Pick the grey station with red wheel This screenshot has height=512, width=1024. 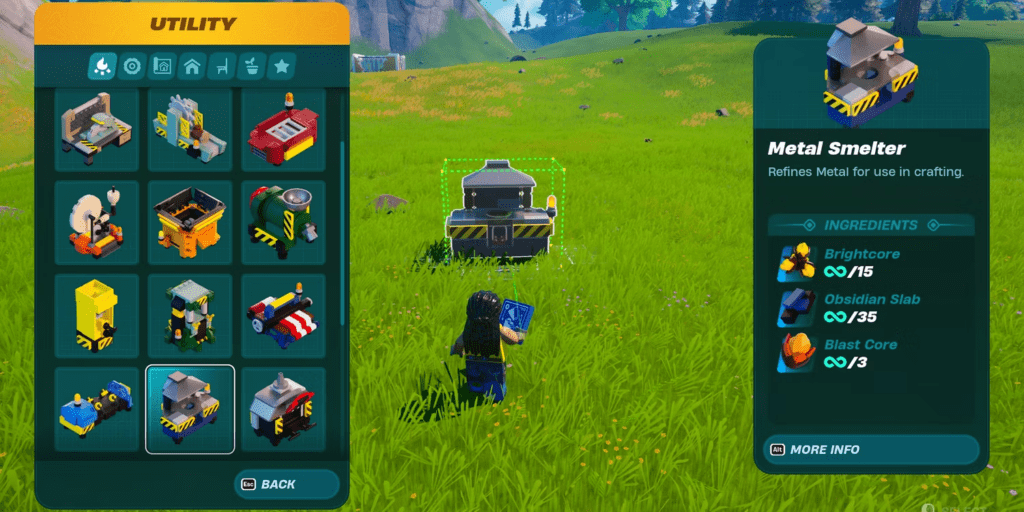point(283,409)
